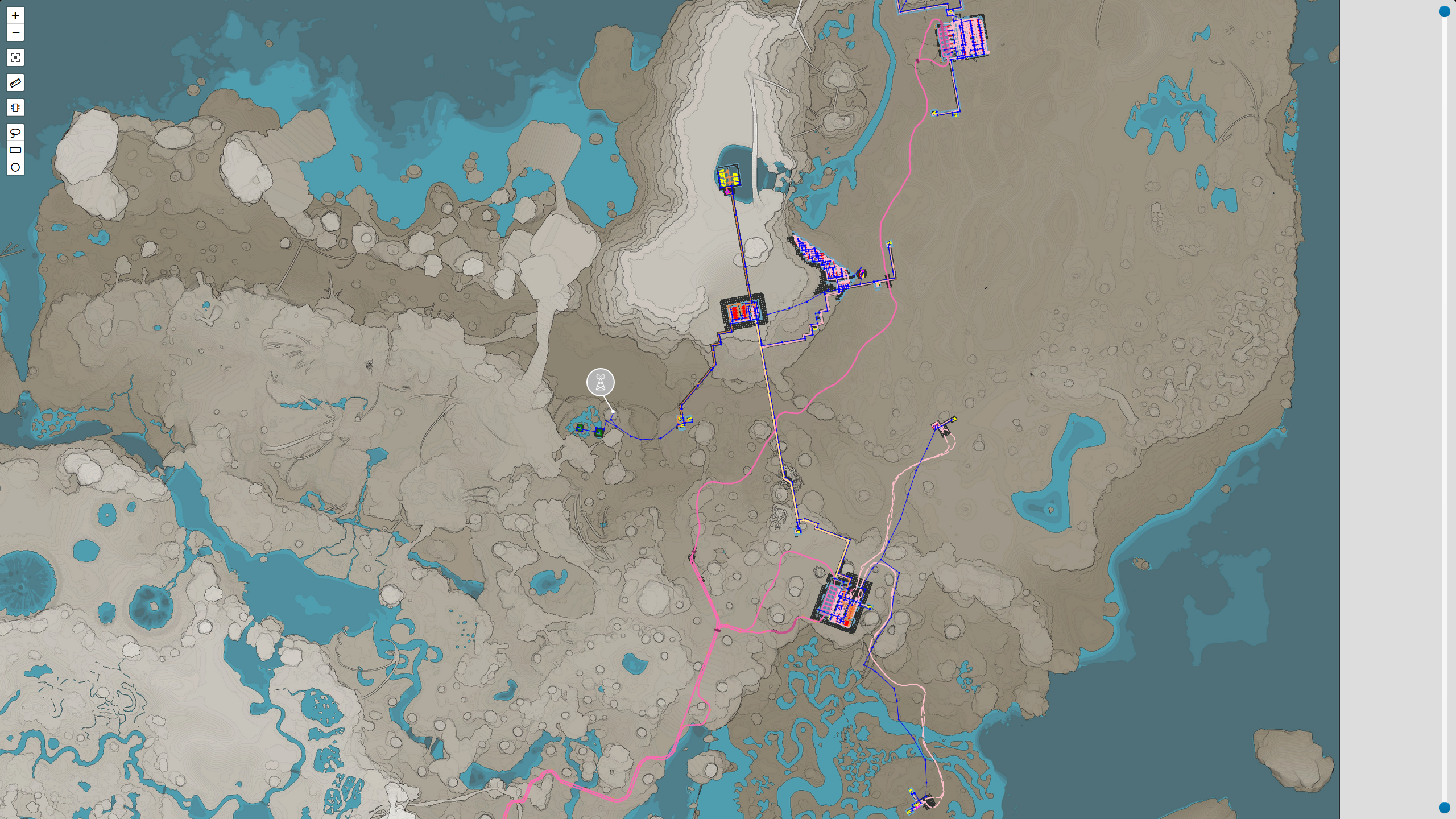The image size is (1456, 819).
Task: Zoom in using the plus button
Action: 15,16
